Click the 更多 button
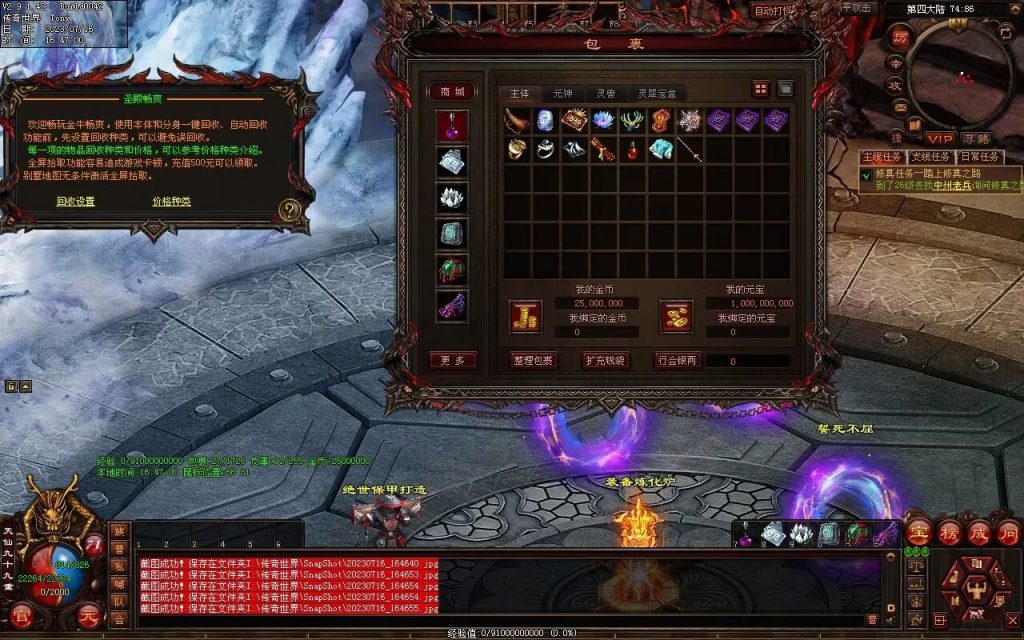 point(452,360)
